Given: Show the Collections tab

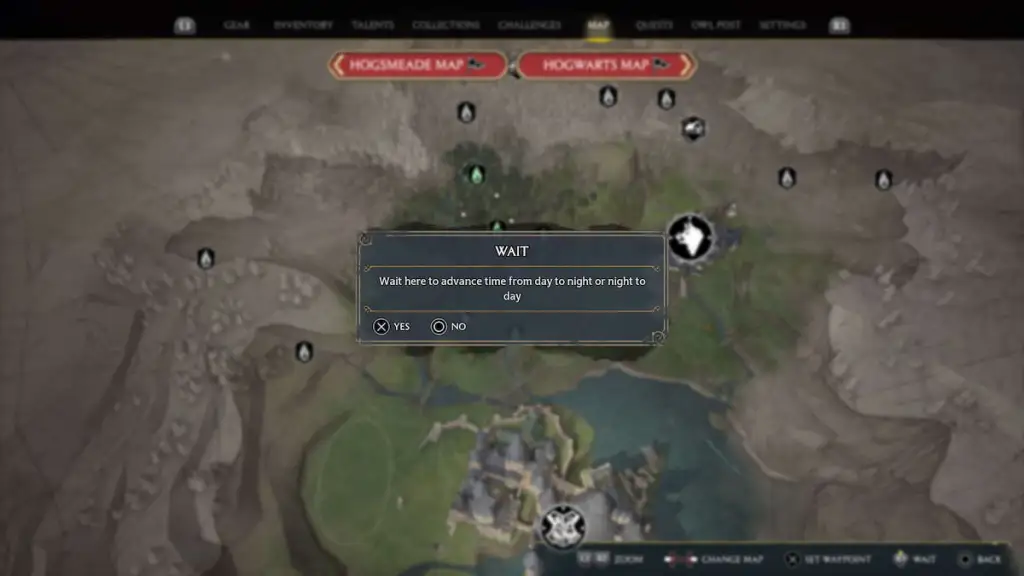Looking at the screenshot, I should click(446, 25).
